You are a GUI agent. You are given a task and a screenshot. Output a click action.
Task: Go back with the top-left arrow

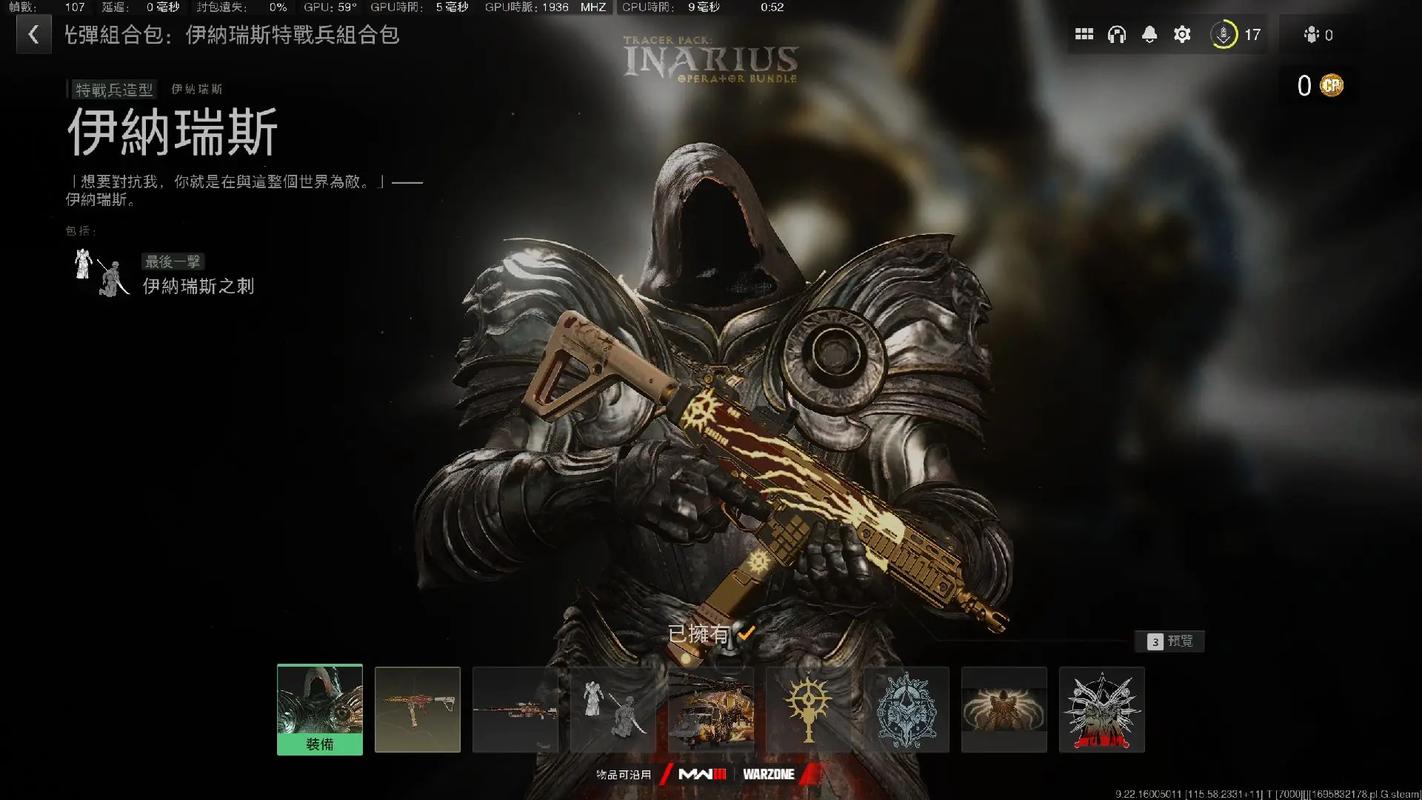33,35
